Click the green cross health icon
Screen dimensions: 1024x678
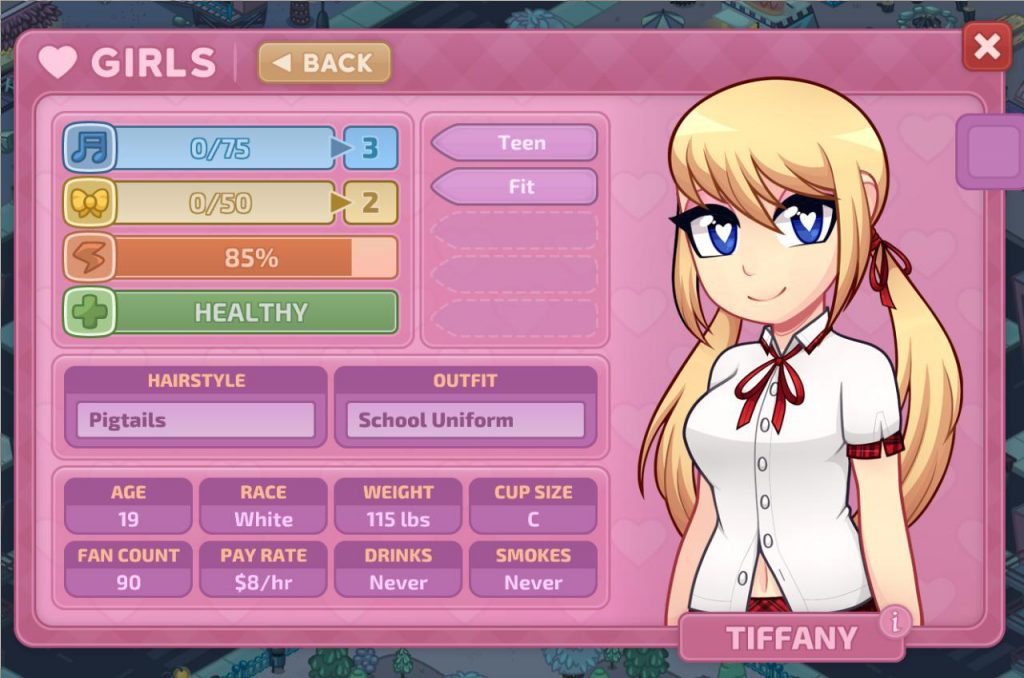point(90,313)
